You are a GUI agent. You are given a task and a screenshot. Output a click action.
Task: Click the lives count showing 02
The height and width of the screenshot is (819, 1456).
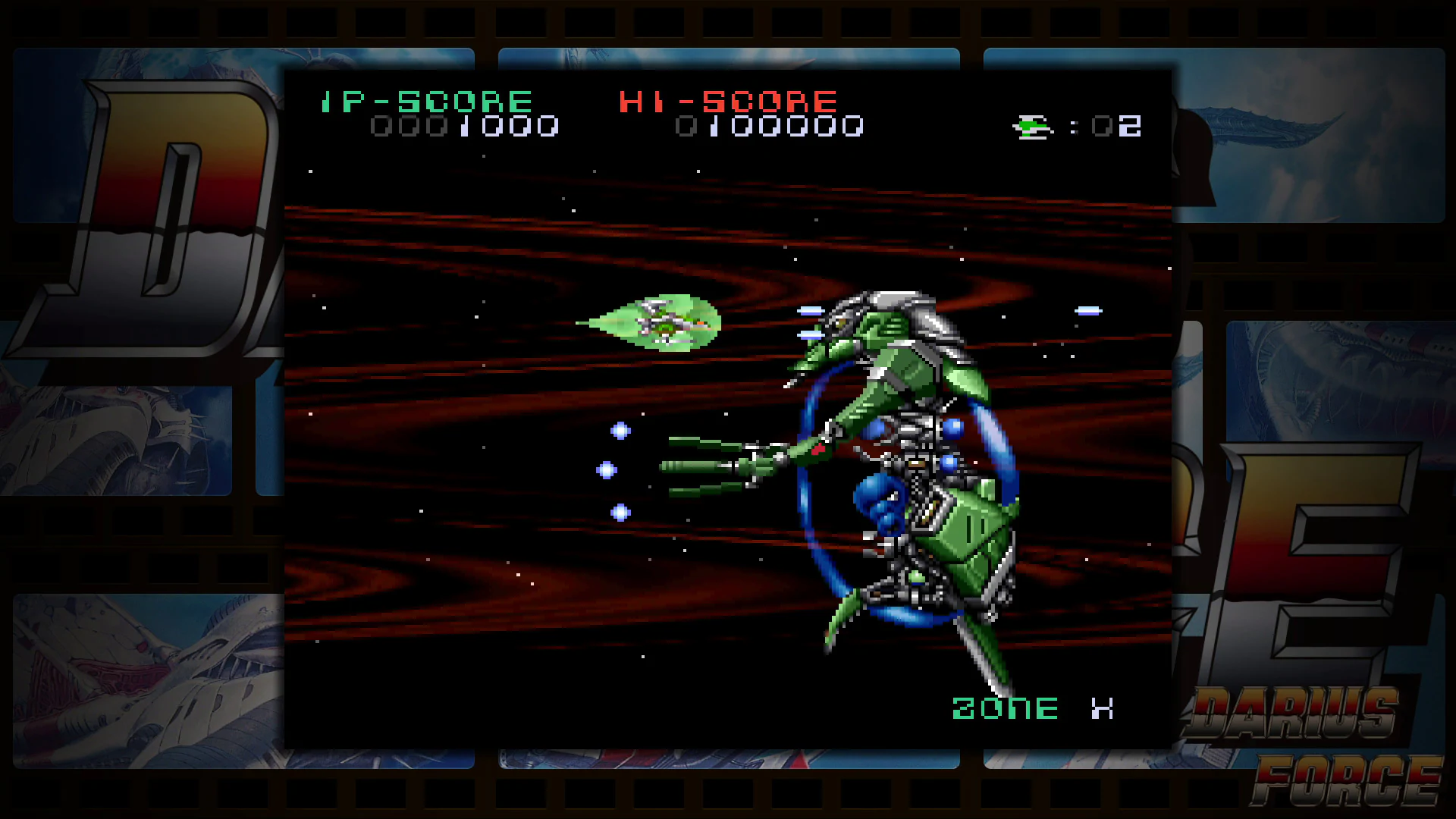click(x=1117, y=126)
